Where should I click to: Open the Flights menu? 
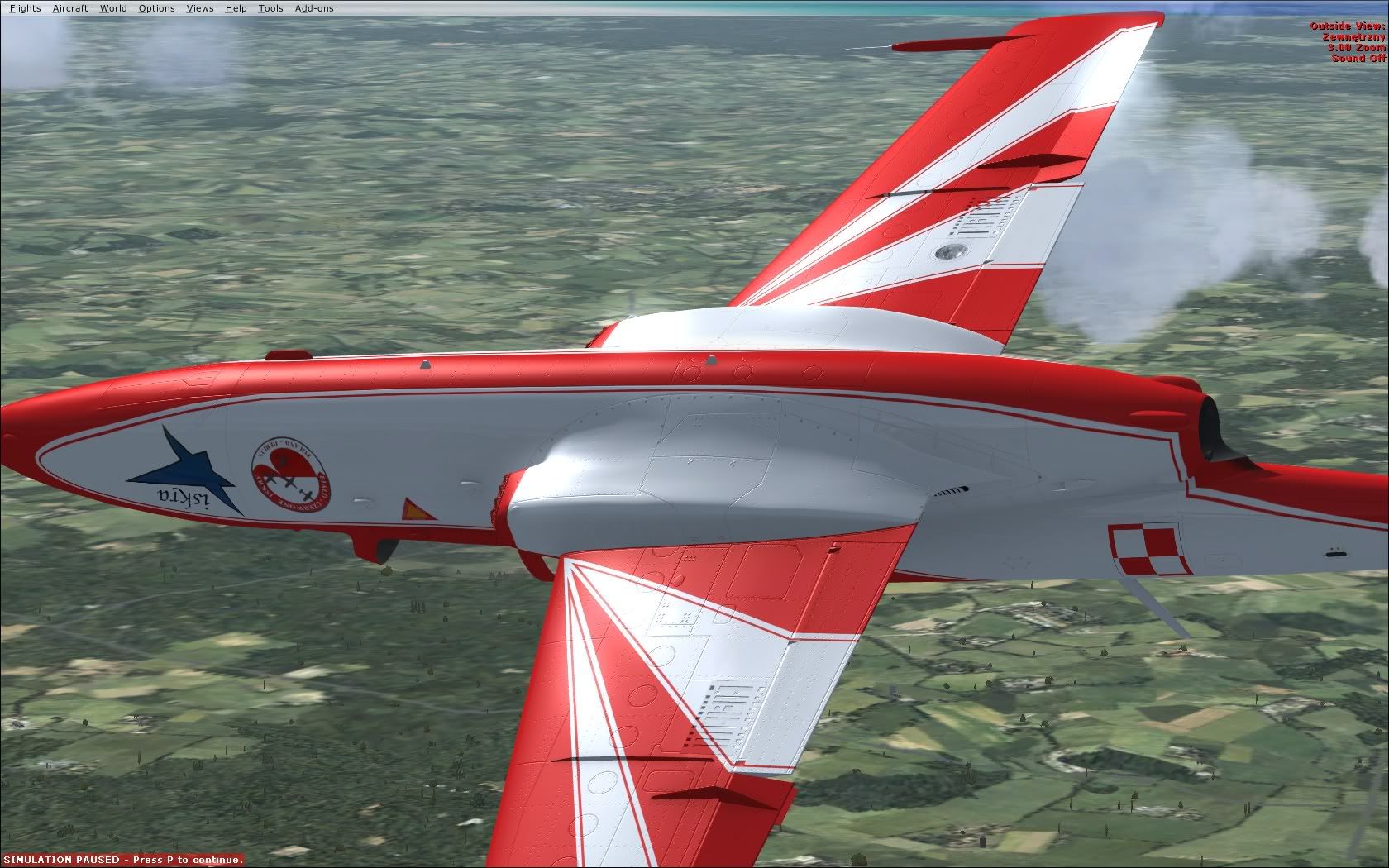(x=25, y=8)
